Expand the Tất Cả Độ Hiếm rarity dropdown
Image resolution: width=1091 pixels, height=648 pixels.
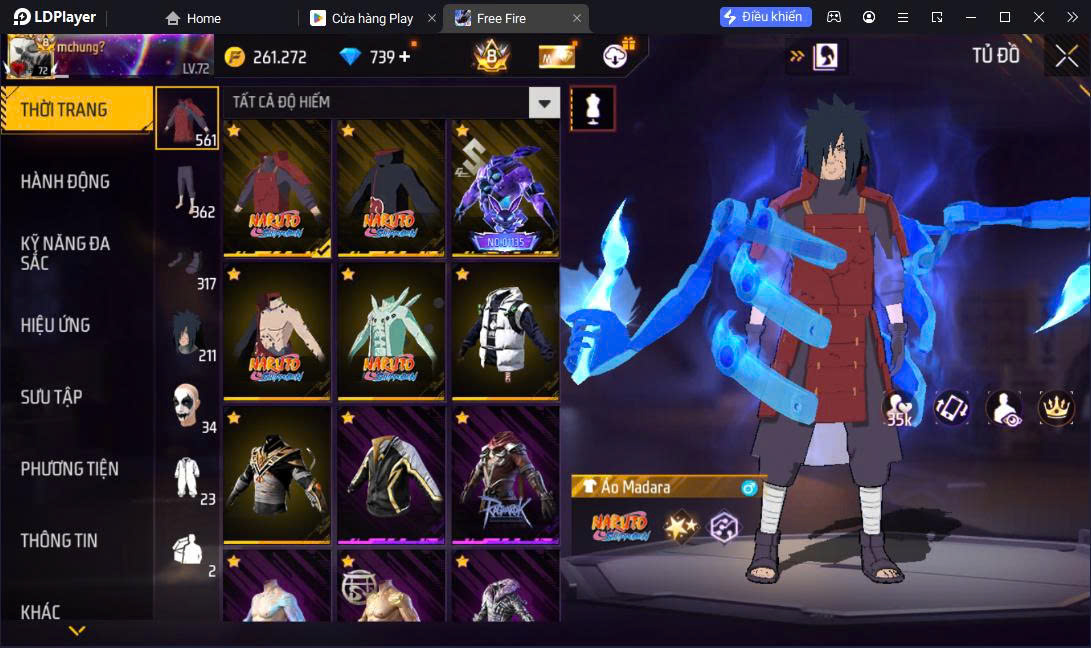(x=544, y=102)
